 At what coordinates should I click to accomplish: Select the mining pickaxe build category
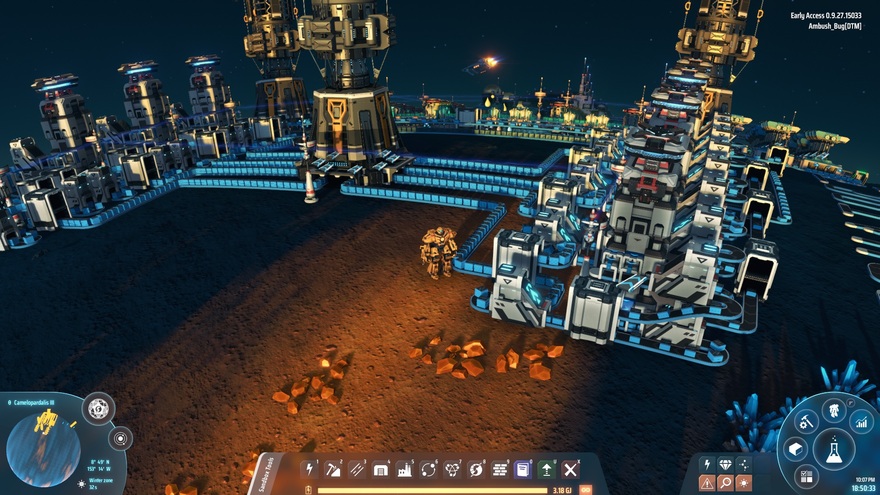(x=334, y=469)
